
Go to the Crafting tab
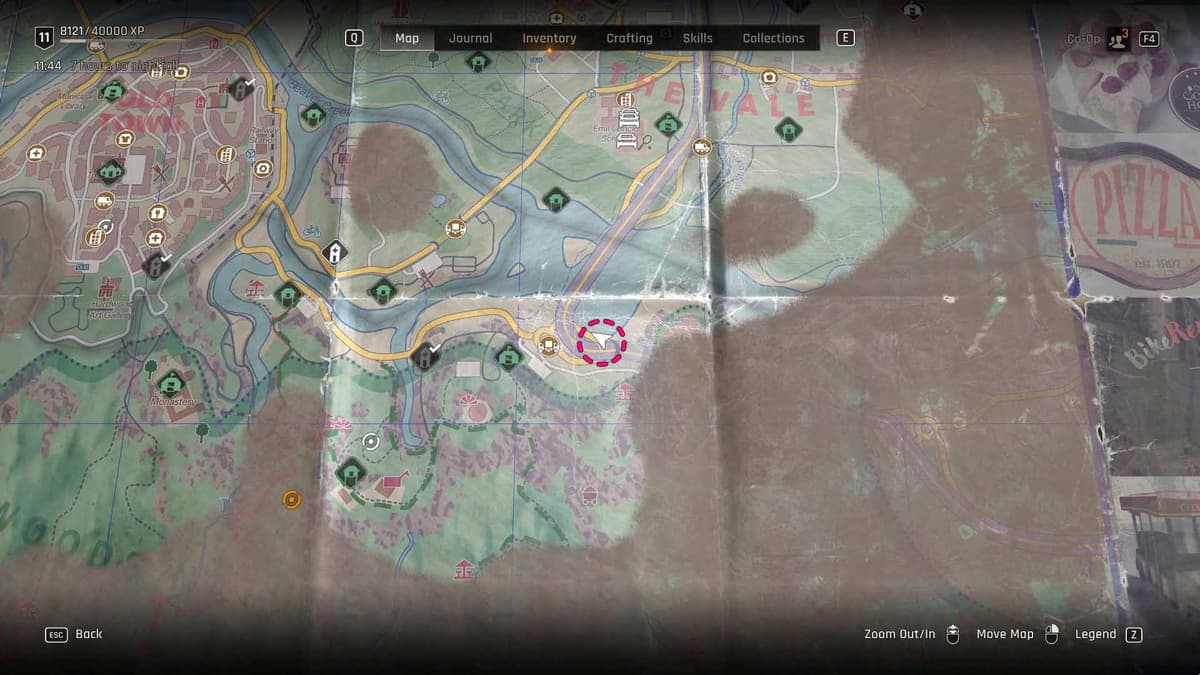(x=629, y=38)
